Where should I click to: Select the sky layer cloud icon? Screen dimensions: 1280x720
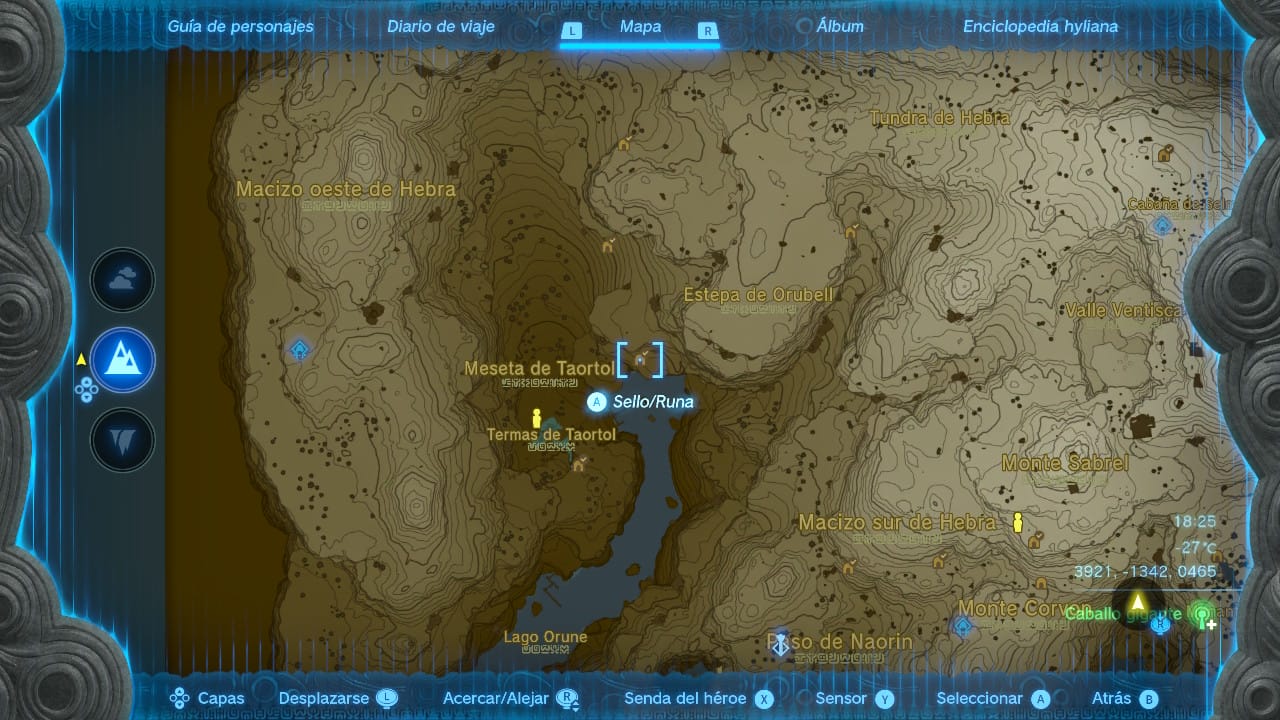122,280
